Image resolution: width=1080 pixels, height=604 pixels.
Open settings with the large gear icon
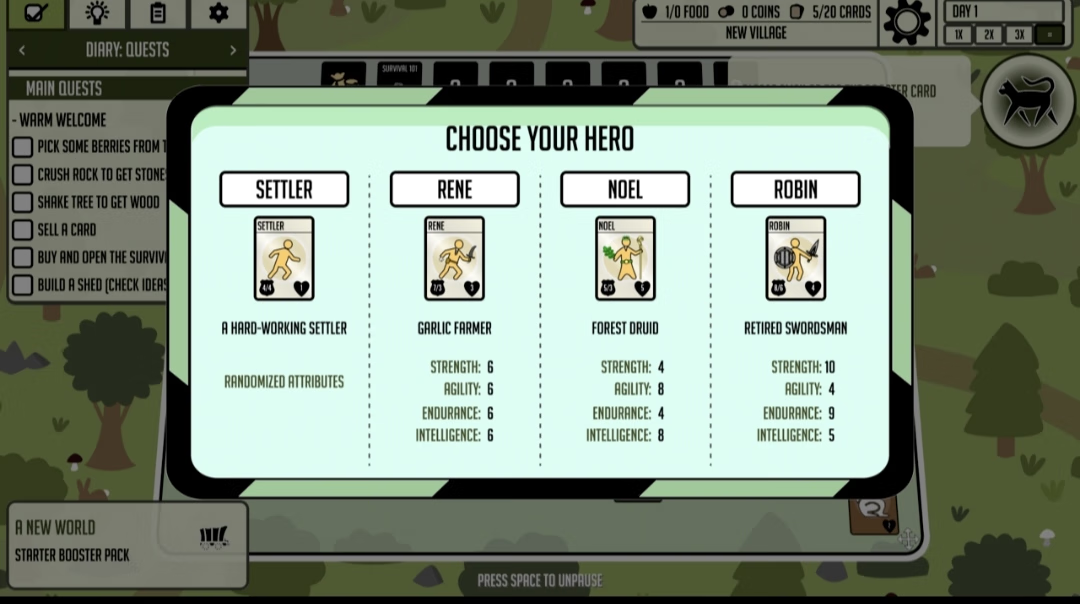tap(907, 22)
